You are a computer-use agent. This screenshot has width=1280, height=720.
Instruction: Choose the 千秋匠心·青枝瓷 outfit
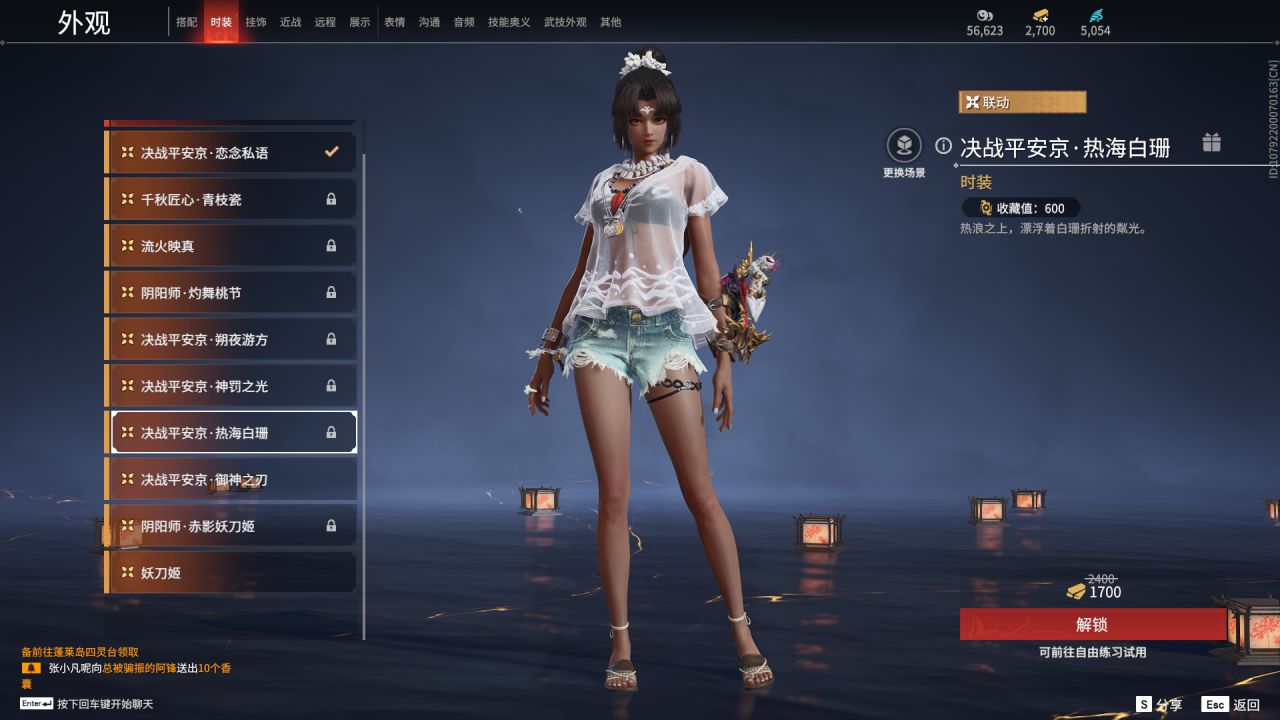[231, 200]
